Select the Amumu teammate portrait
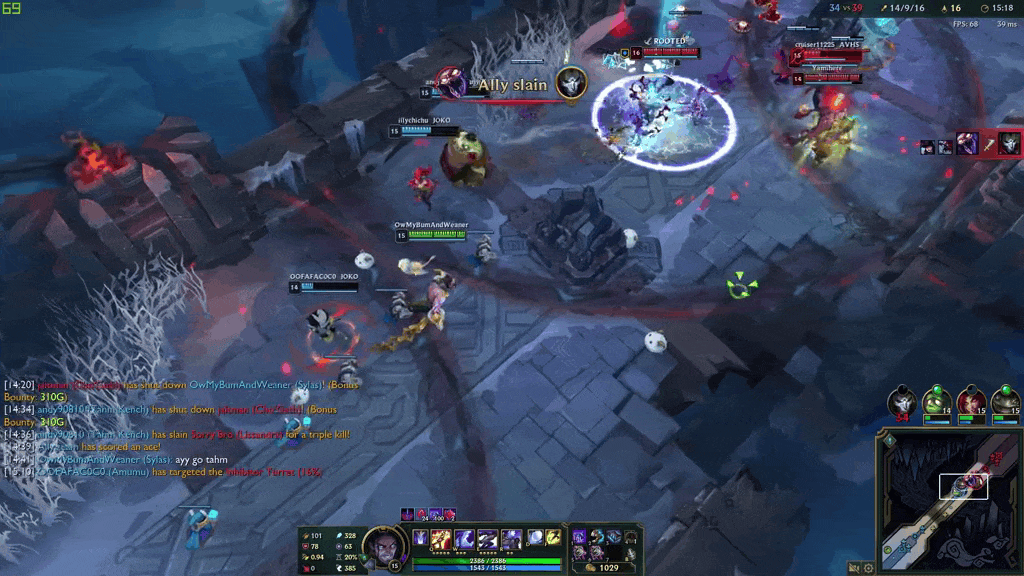Screen dimensions: 1024x576 937,402
